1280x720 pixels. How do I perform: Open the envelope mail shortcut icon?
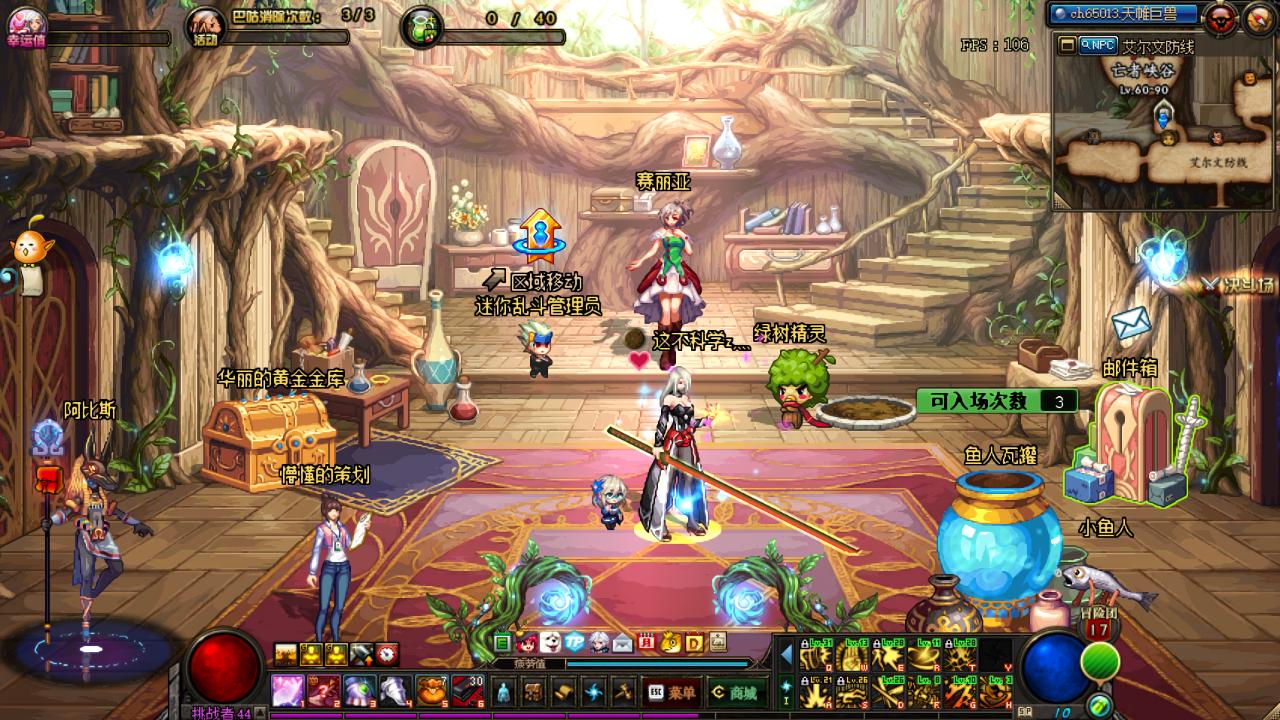pyautogui.click(x=622, y=643)
